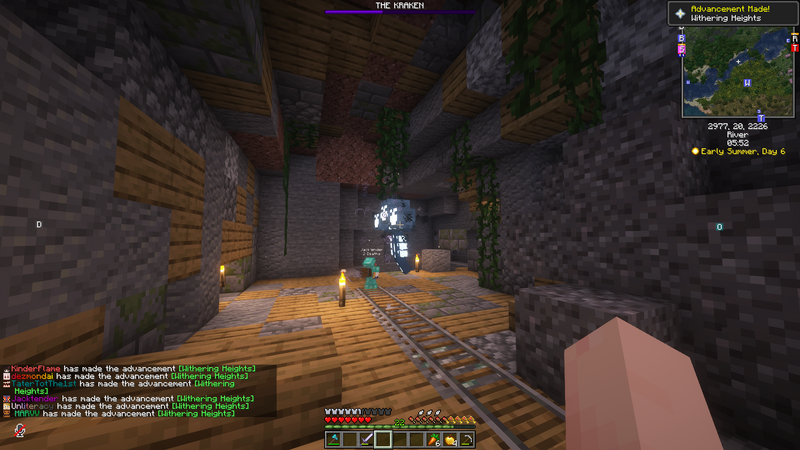800x450 pixels.
Task: Click the white W waypoint on the minimap
Action: point(747,83)
